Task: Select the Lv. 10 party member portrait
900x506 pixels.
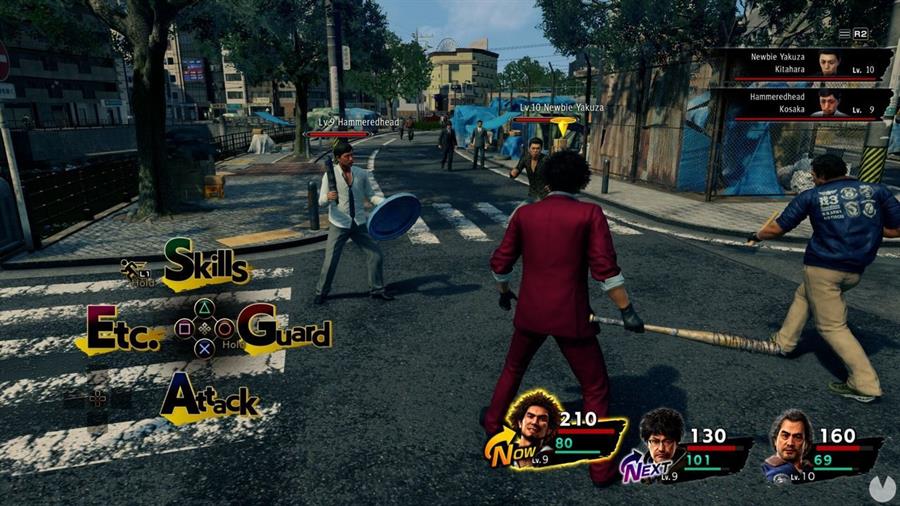Action: 792,439
